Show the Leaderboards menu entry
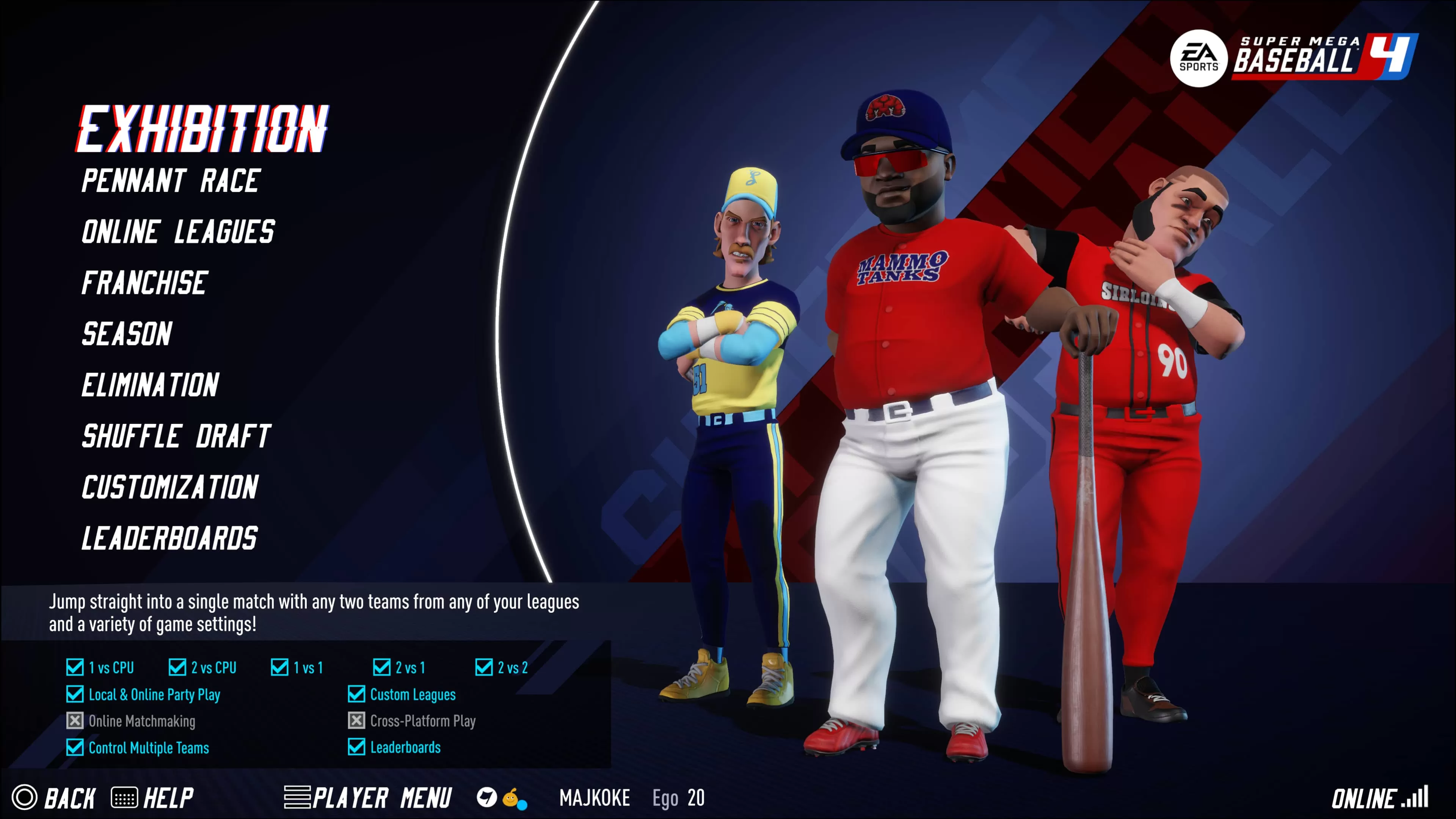1456x819 pixels. click(169, 538)
